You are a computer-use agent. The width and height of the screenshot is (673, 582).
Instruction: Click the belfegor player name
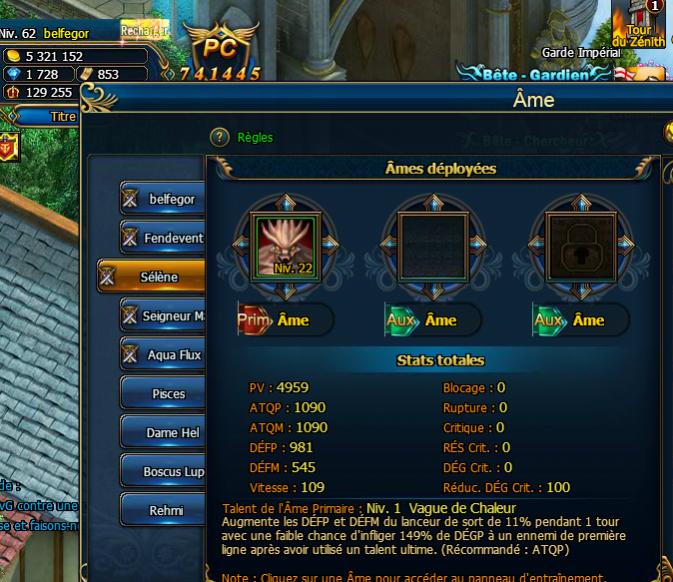[73, 33]
